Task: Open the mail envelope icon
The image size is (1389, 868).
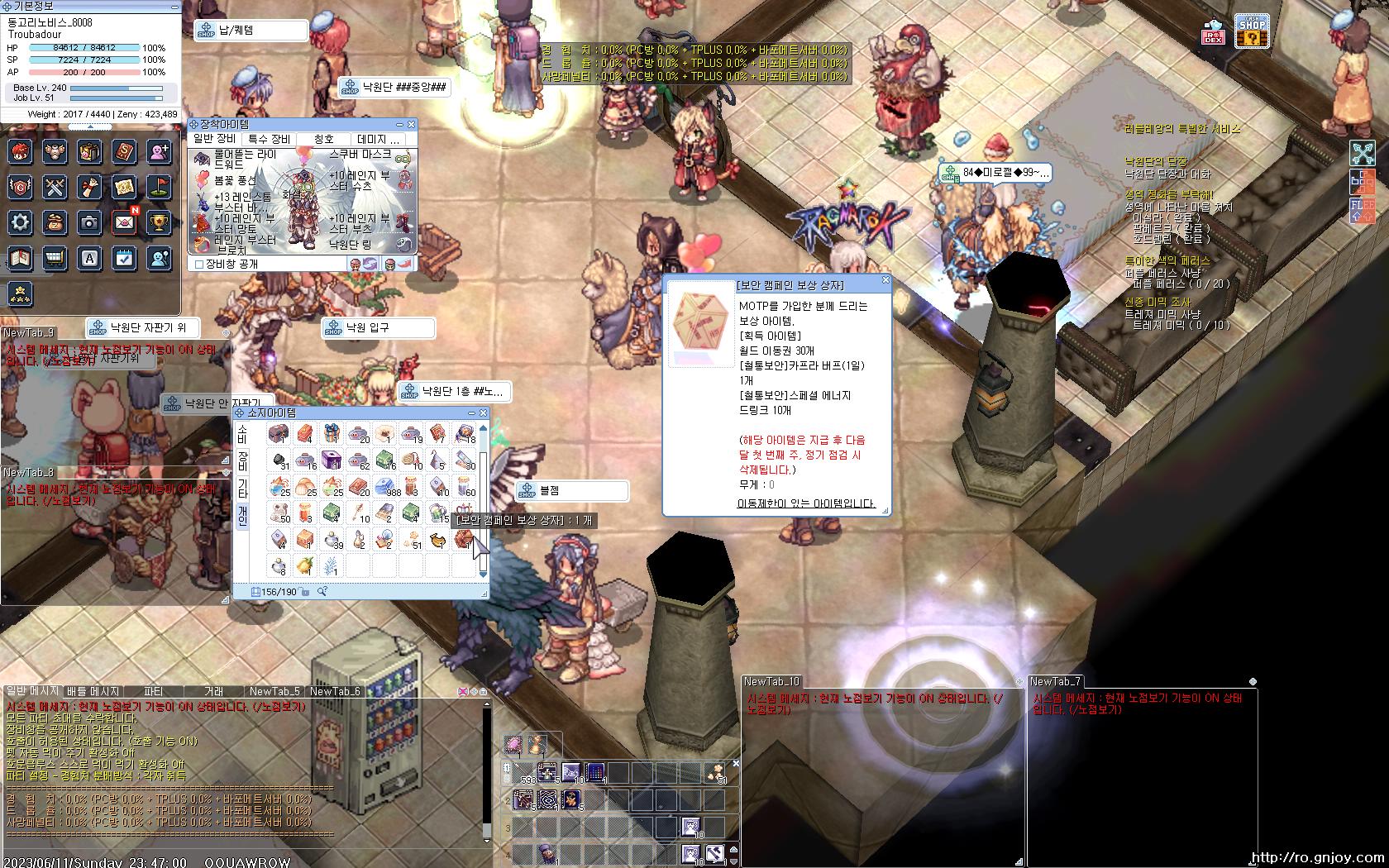Action: tap(124, 222)
